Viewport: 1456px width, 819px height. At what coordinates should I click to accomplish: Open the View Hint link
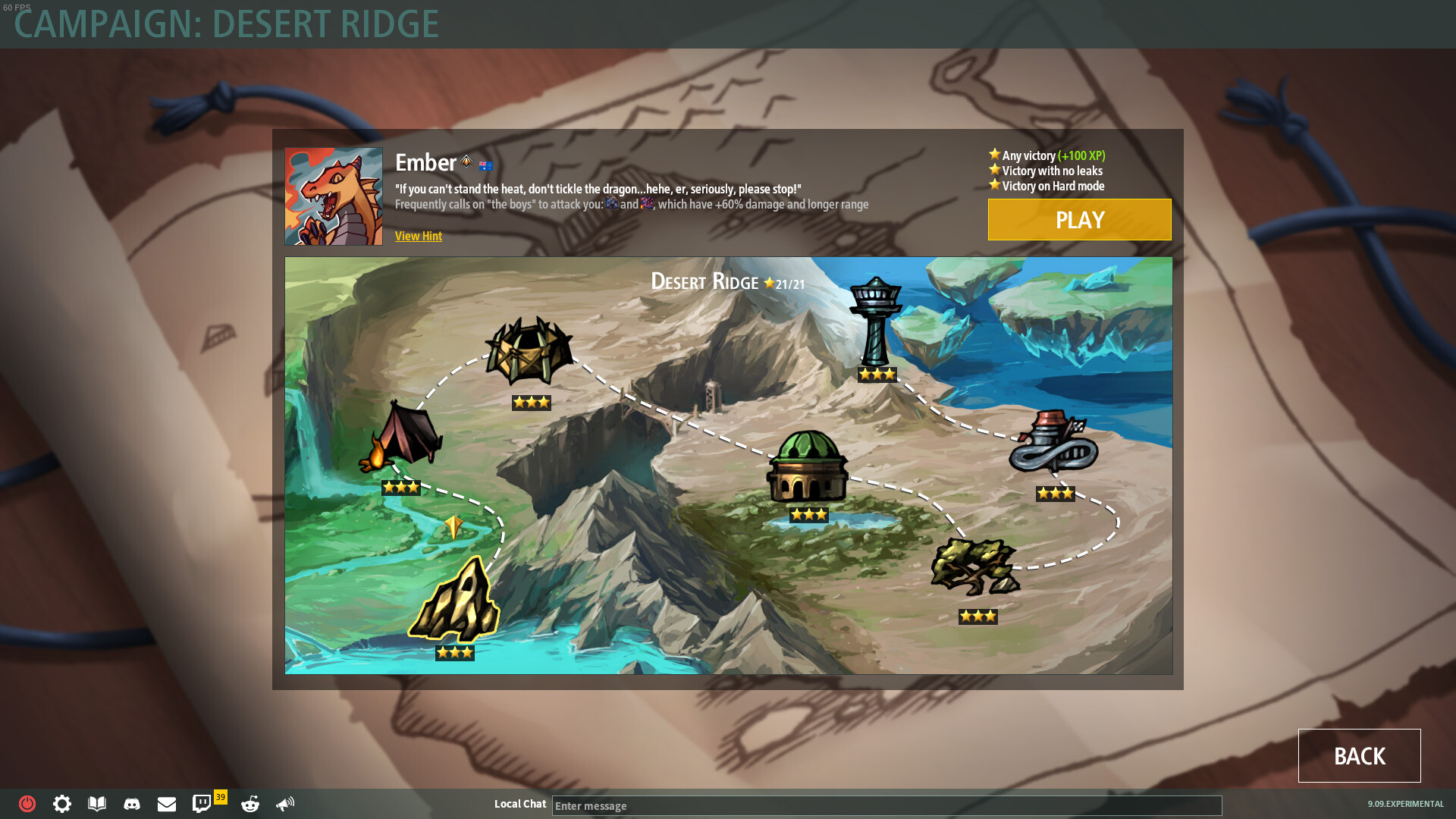418,236
